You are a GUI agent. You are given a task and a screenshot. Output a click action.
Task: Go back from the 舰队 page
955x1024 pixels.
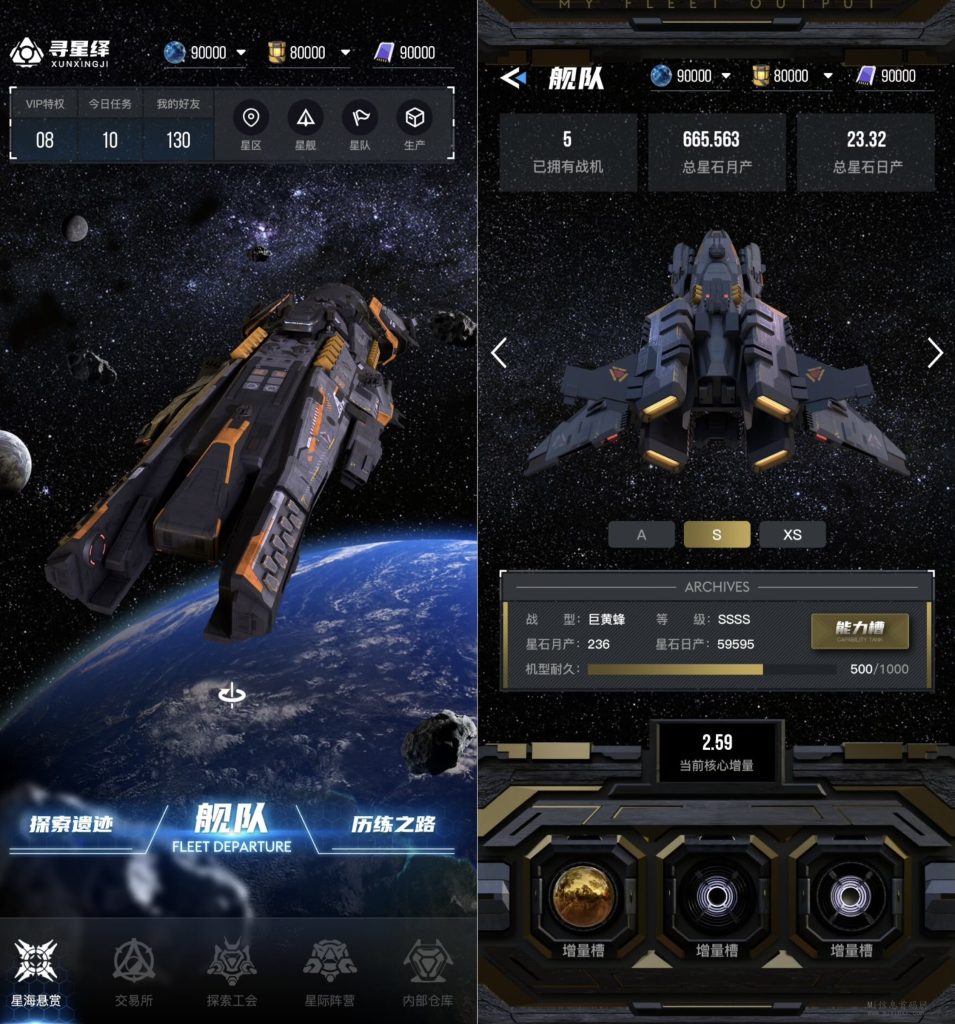(x=513, y=77)
